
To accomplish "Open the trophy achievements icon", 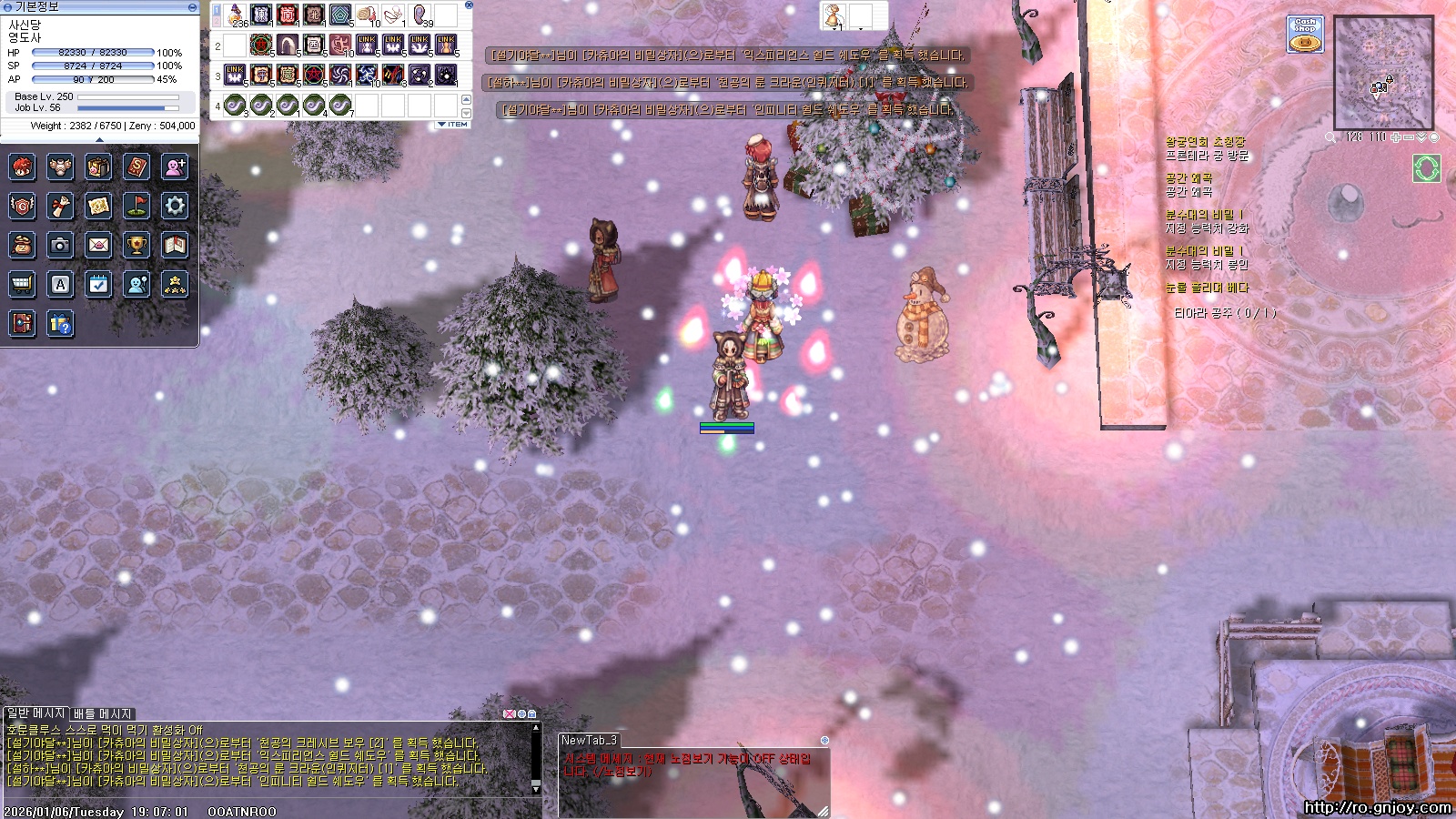I will 136,245.
